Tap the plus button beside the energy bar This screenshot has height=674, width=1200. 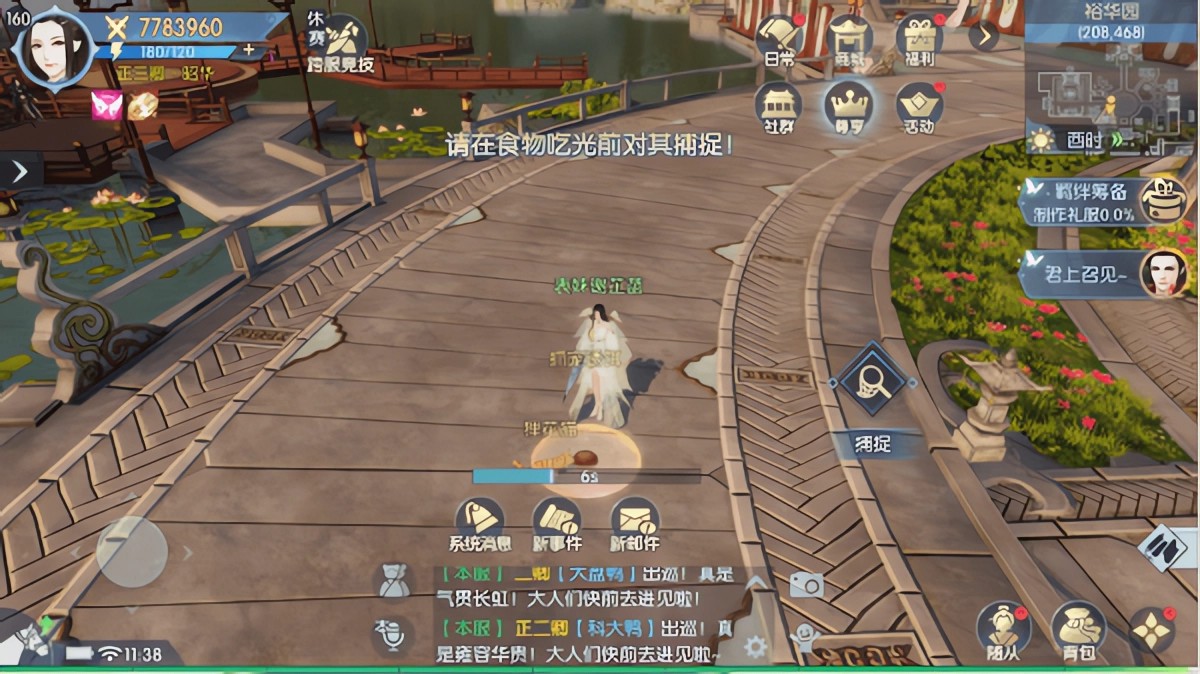pyautogui.click(x=248, y=50)
